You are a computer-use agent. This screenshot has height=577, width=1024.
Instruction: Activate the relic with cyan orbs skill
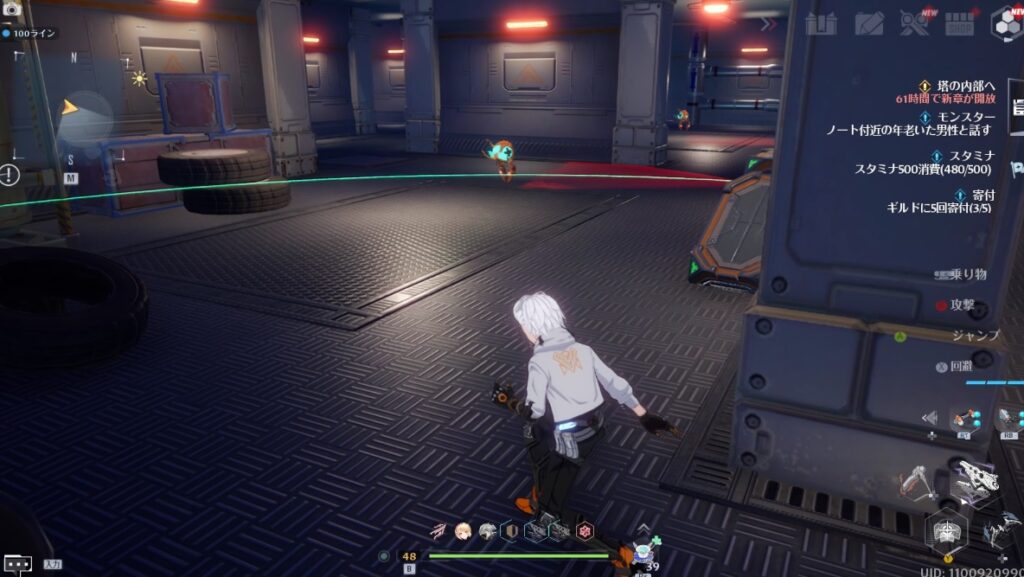964,420
